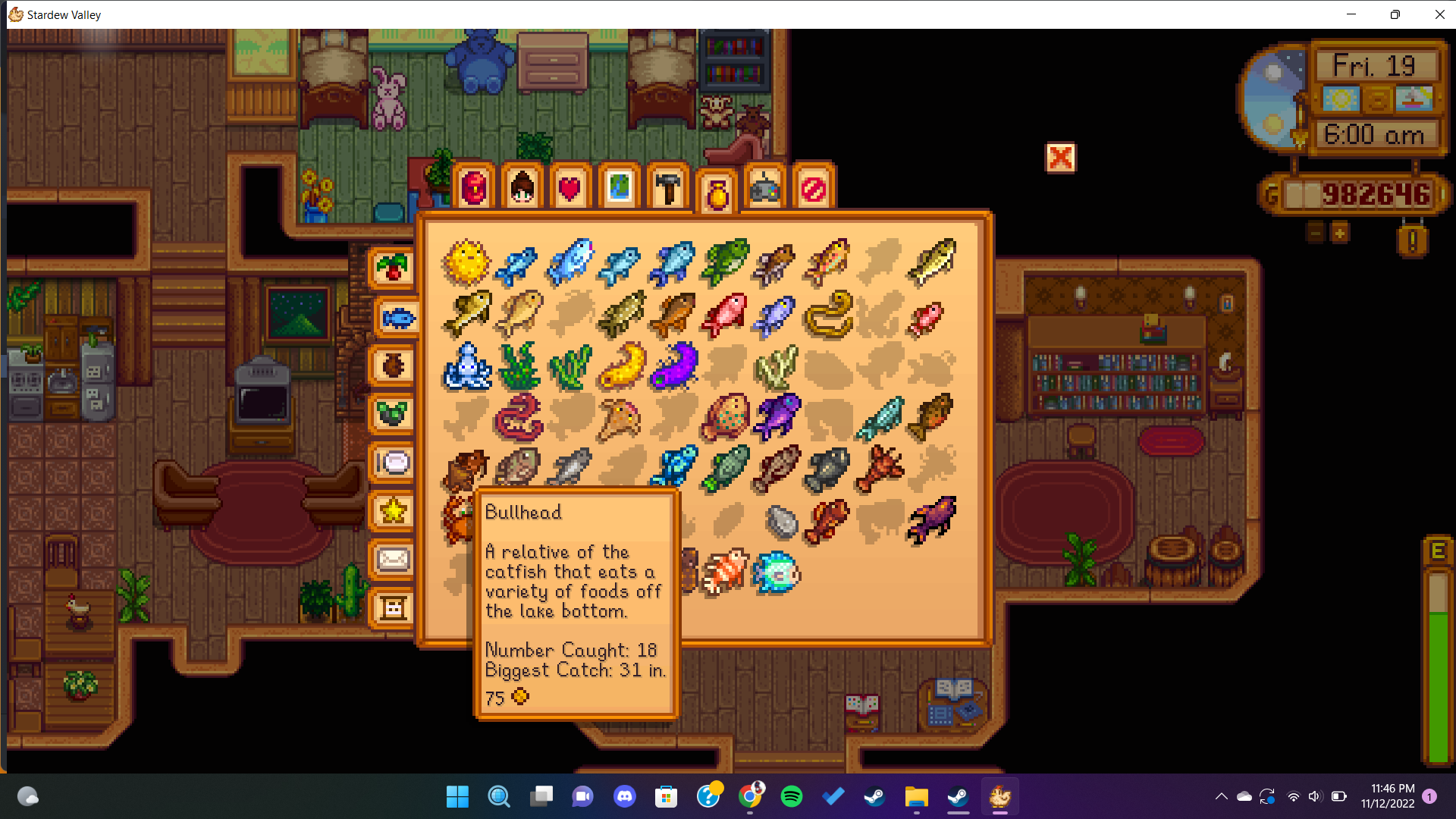Select the exit game tab
The height and width of the screenshot is (819, 1456).
click(814, 188)
